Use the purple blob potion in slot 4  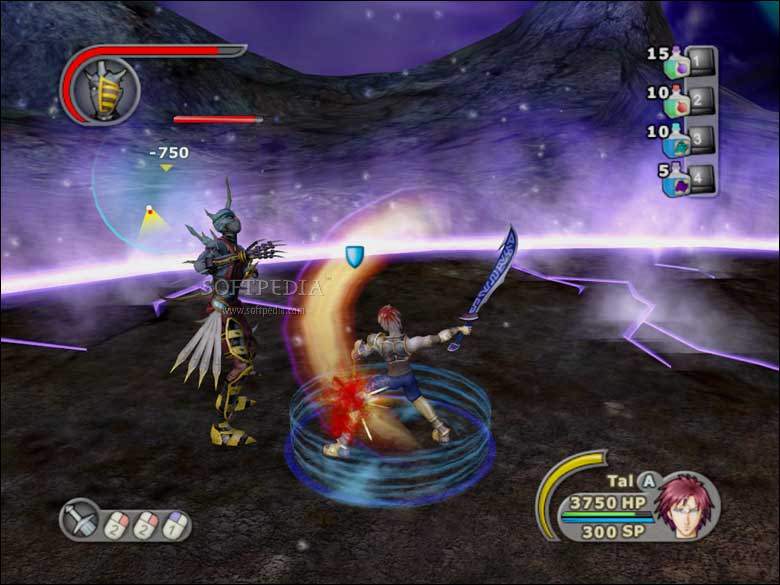[679, 181]
